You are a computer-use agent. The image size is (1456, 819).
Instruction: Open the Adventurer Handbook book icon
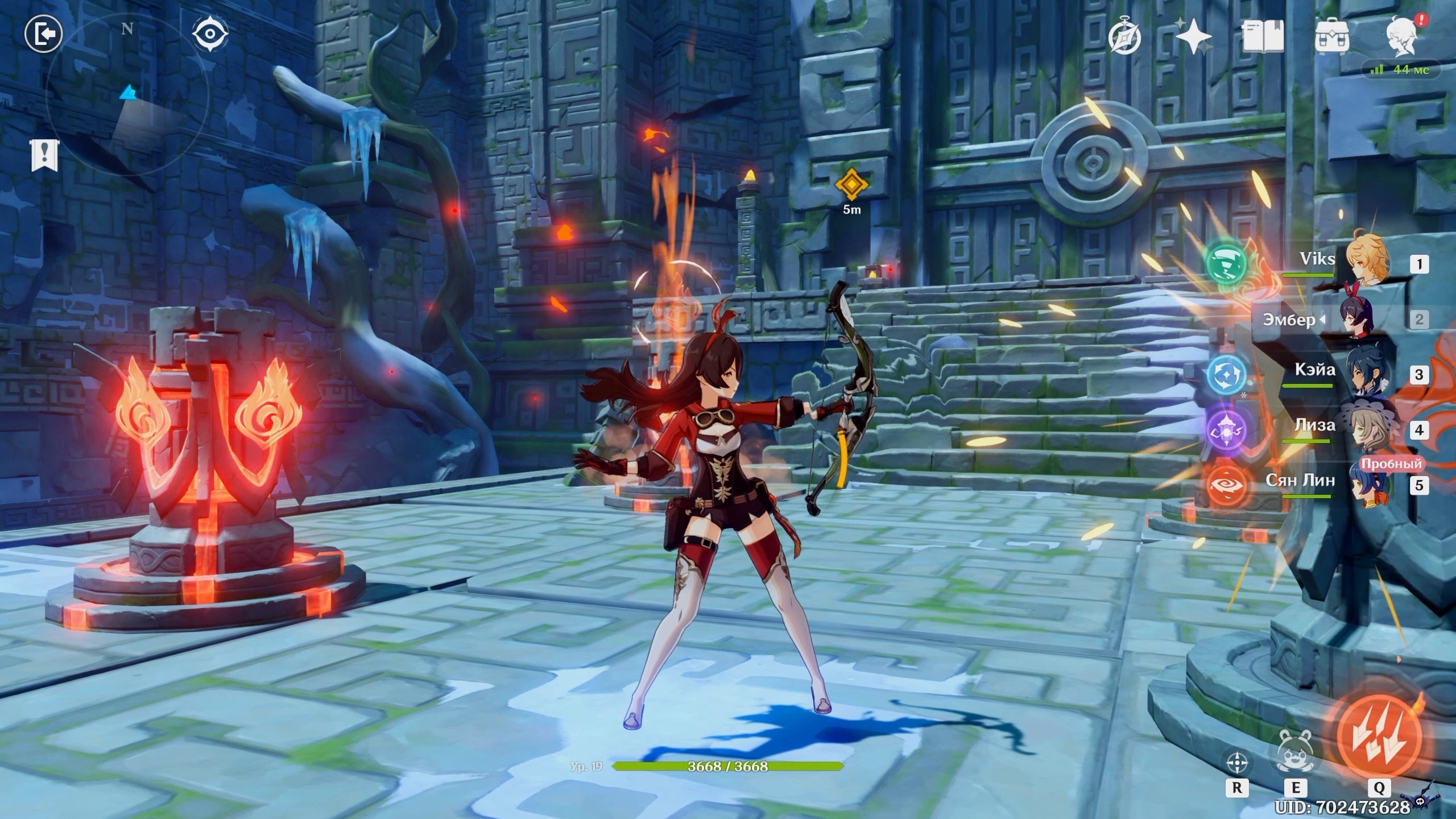coord(1263,38)
